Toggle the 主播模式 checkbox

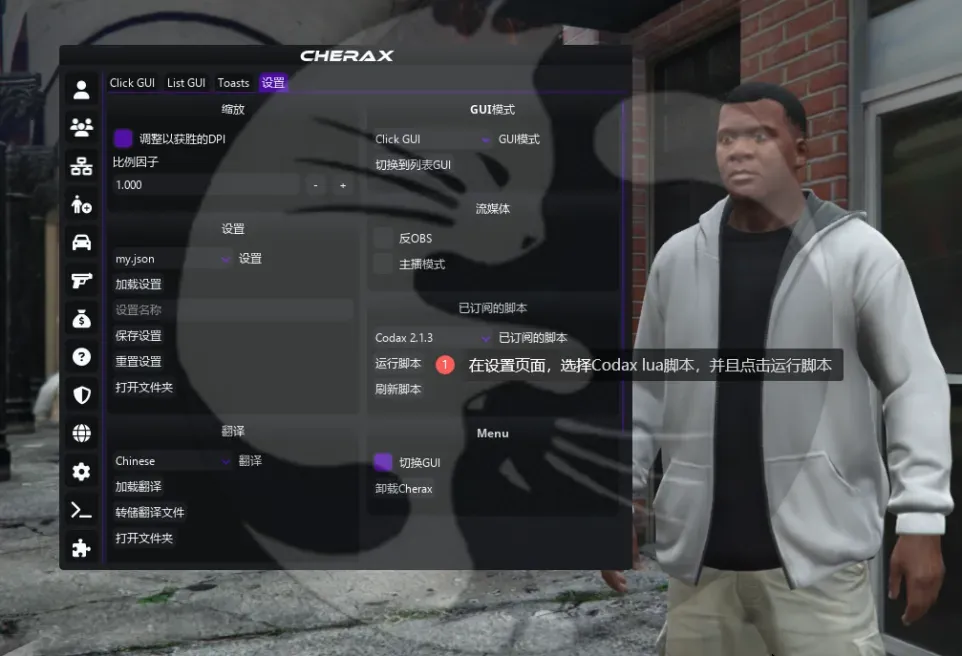383,264
